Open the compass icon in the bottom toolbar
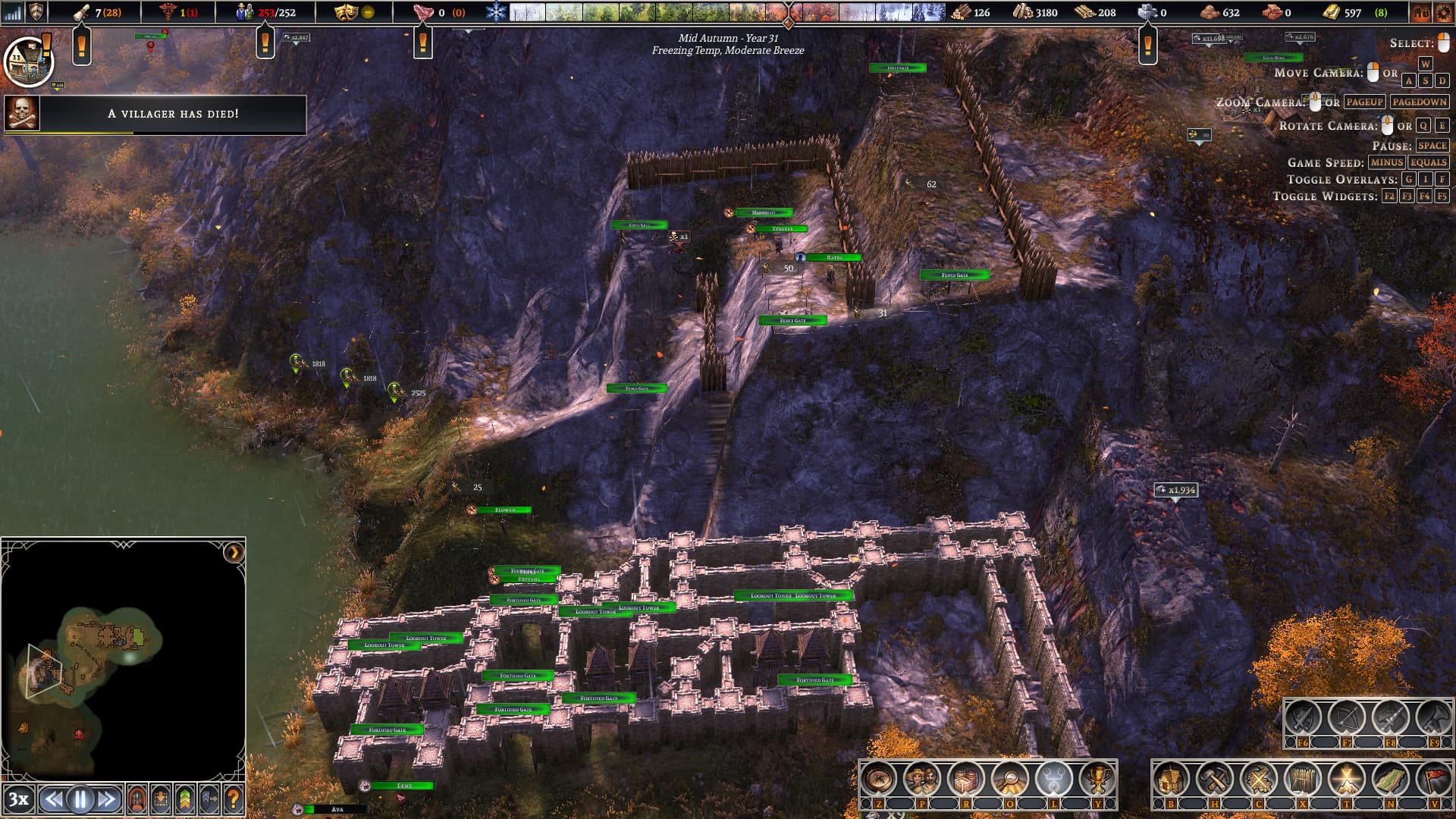Image resolution: width=1456 pixels, height=819 pixels. [x=879, y=779]
